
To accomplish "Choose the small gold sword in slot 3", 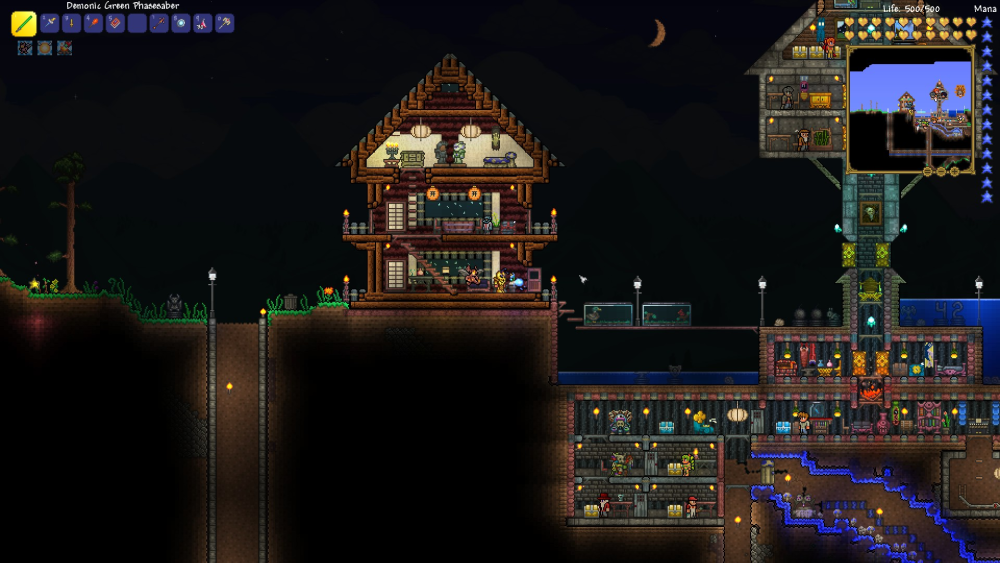I will [x=71, y=22].
